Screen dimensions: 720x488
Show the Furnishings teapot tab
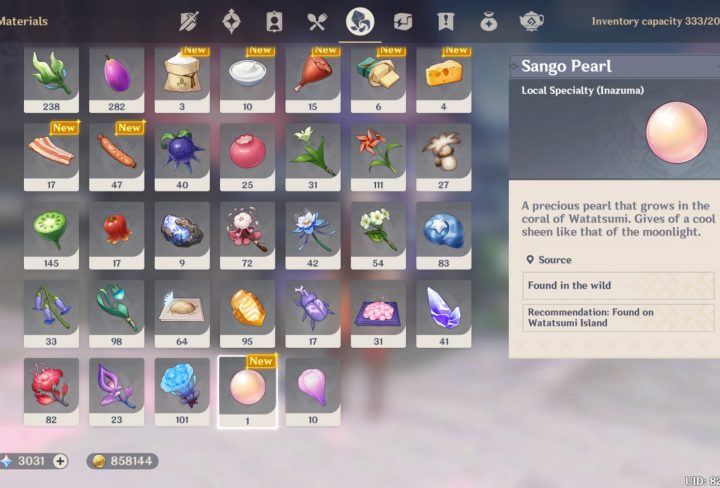[x=532, y=21]
